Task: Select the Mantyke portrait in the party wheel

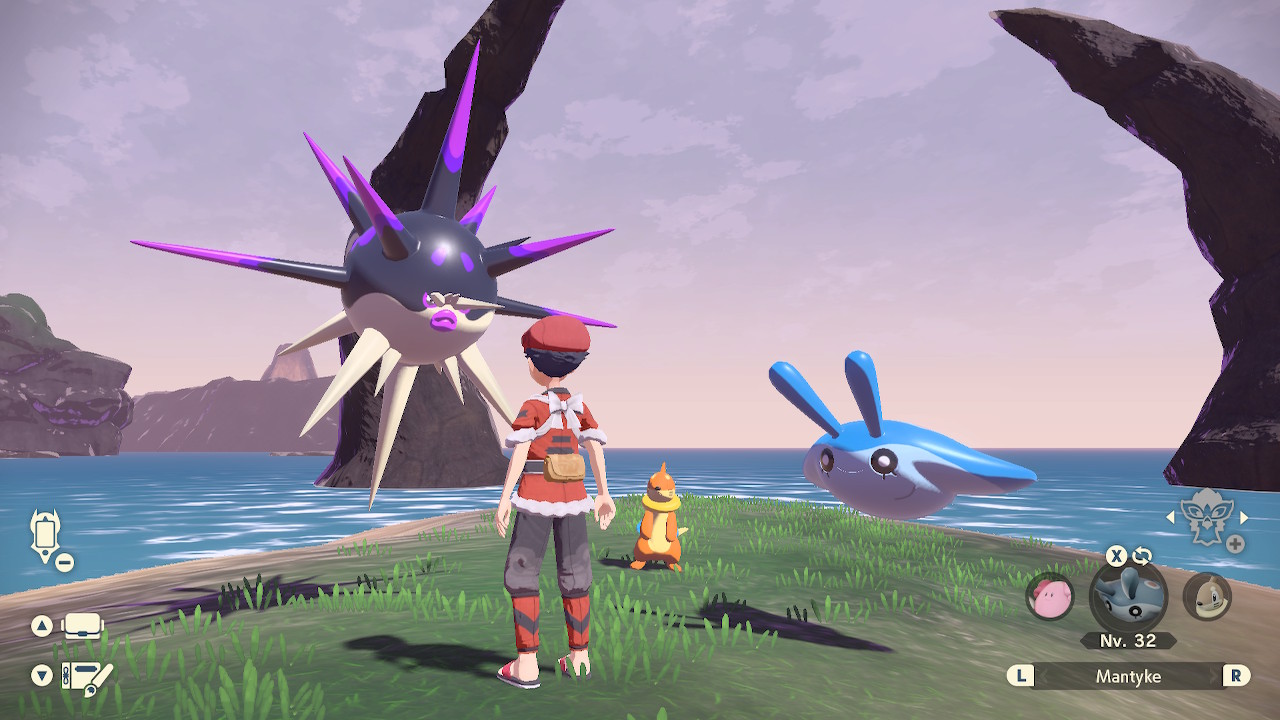Action: click(1128, 597)
